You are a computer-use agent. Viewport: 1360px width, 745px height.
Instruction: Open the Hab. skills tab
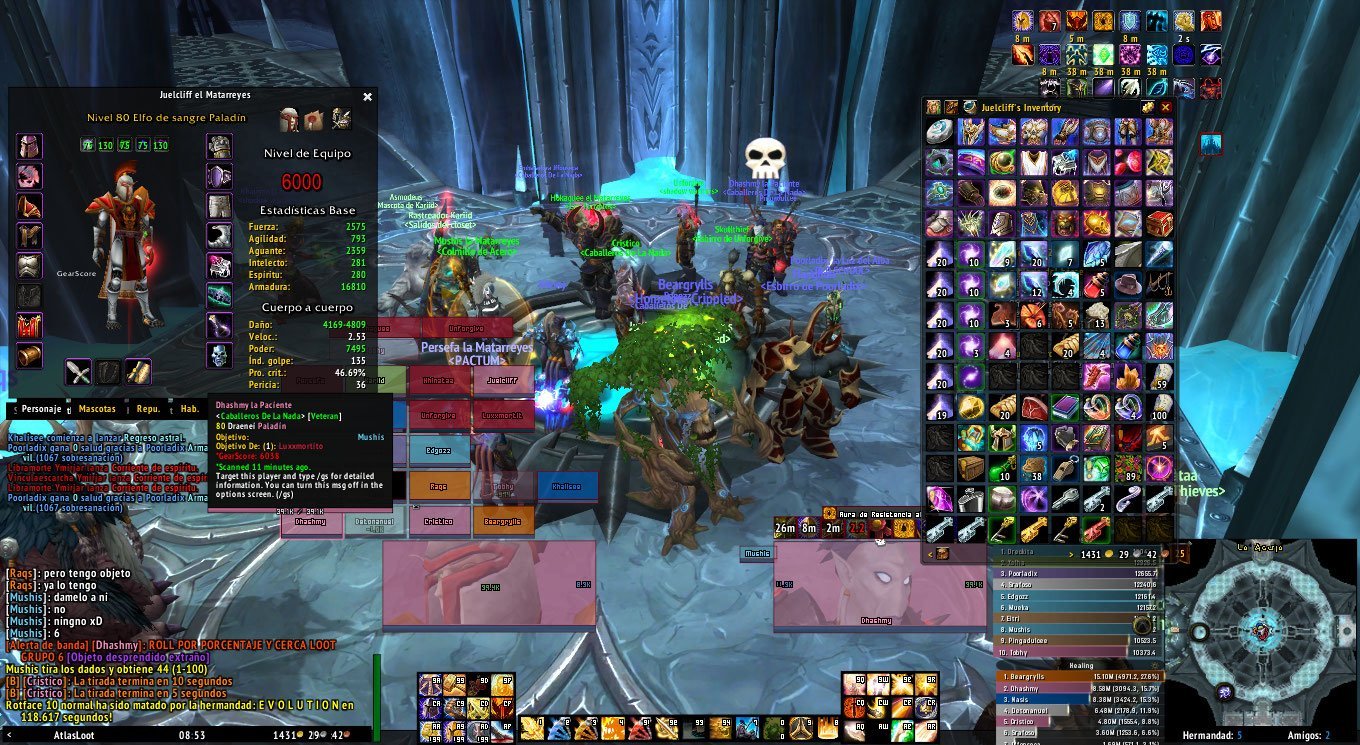(189, 409)
